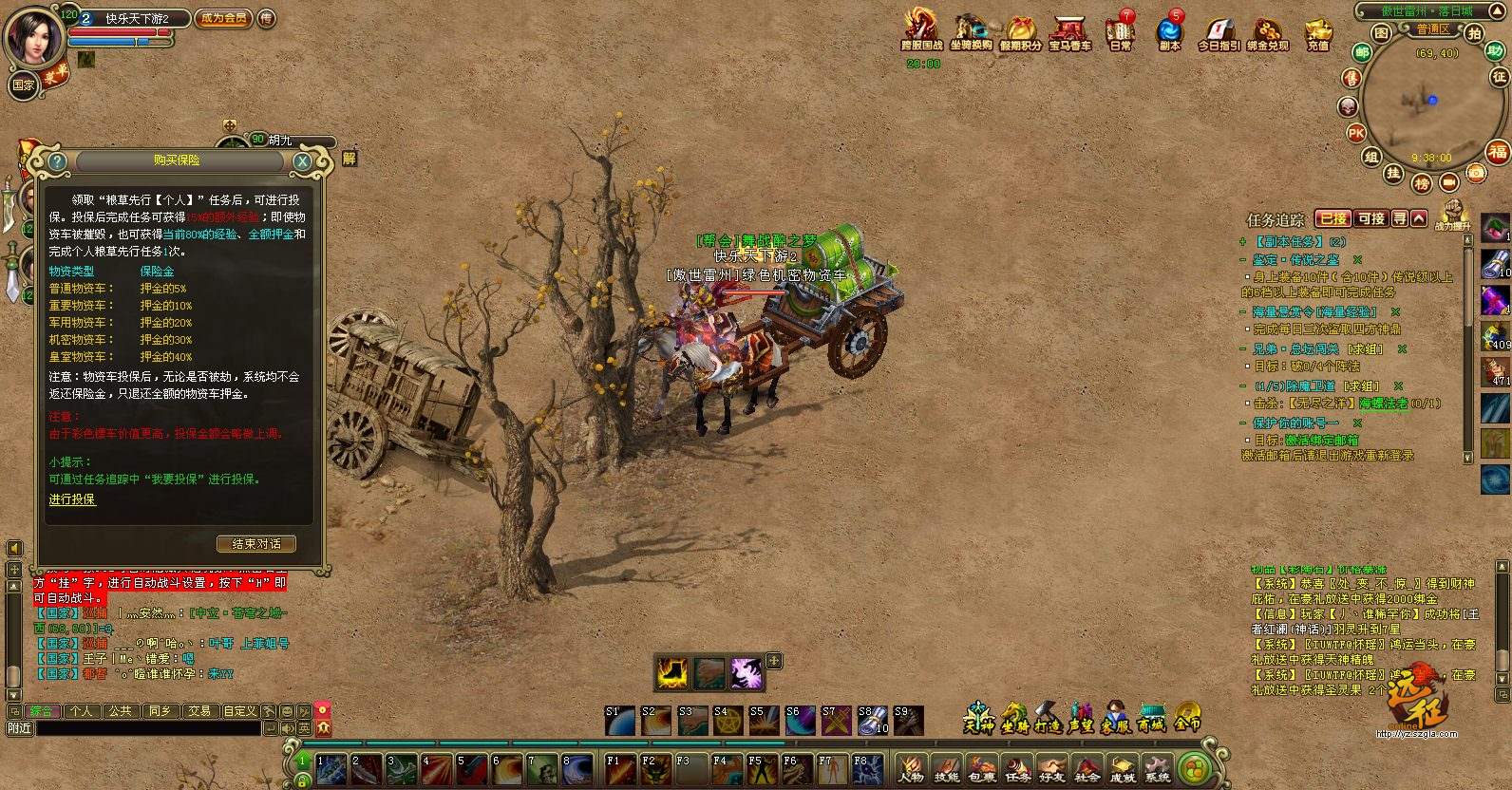The image size is (1512, 790).
Task: Open the 副本 dungeon icon
Action: pos(1169,31)
